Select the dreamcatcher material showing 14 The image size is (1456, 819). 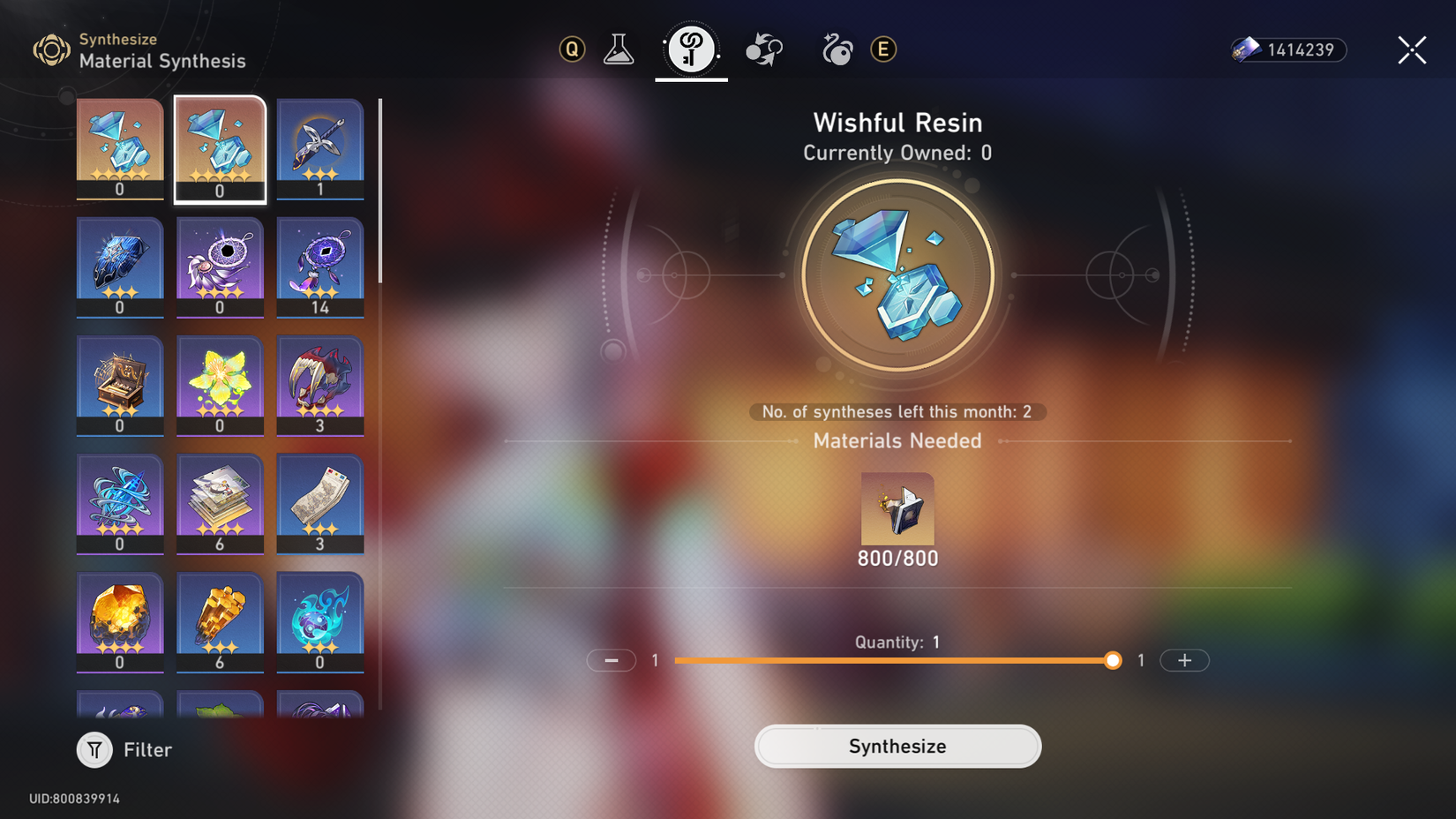(320, 267)
